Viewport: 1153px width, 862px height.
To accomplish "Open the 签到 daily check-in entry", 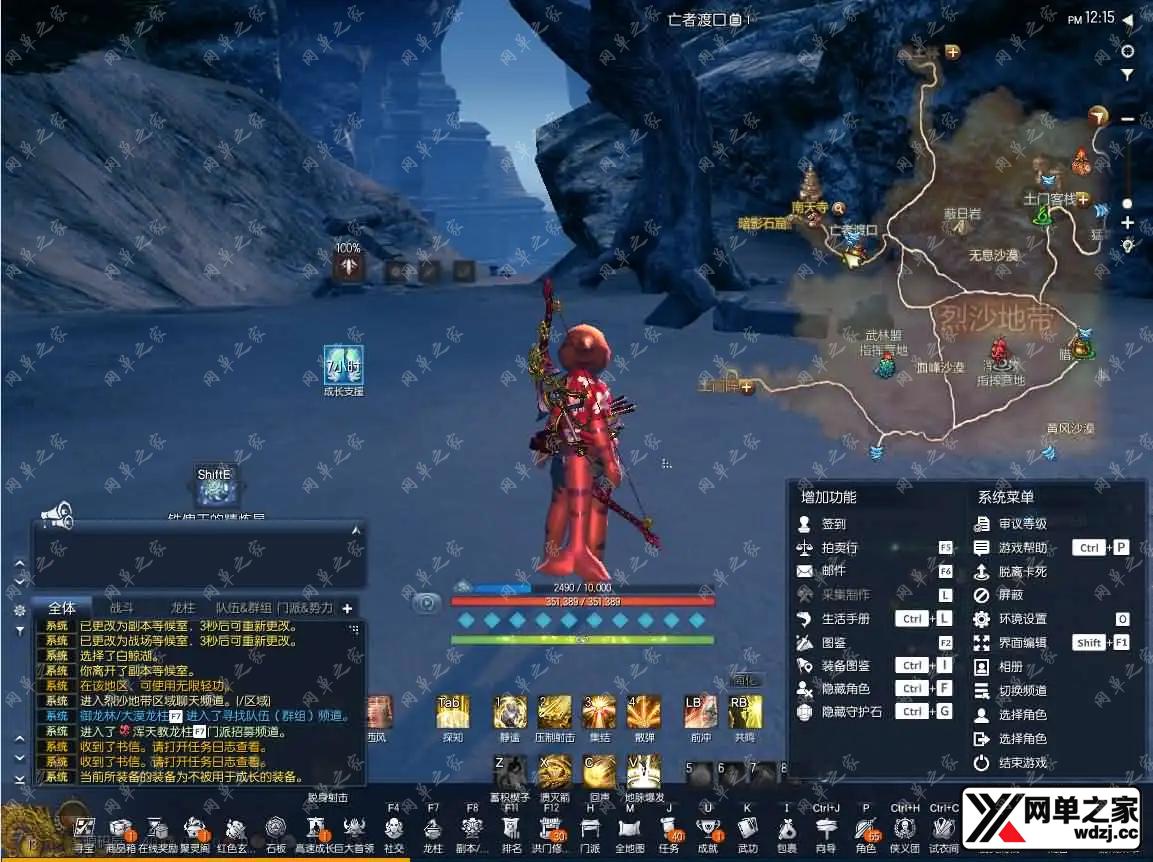I will click(833, 524).
